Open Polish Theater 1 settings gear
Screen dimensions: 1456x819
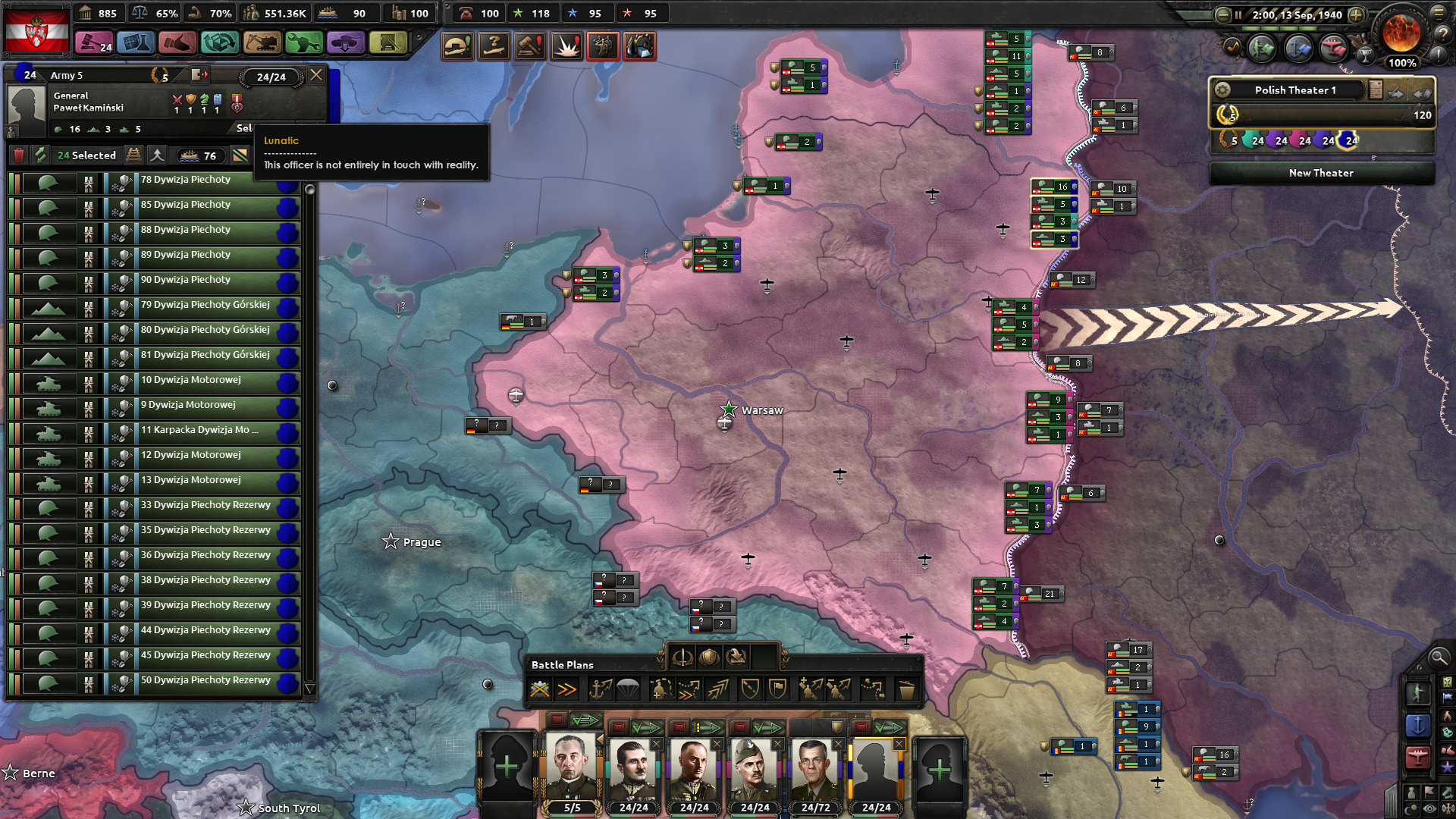click(1223, 90)
